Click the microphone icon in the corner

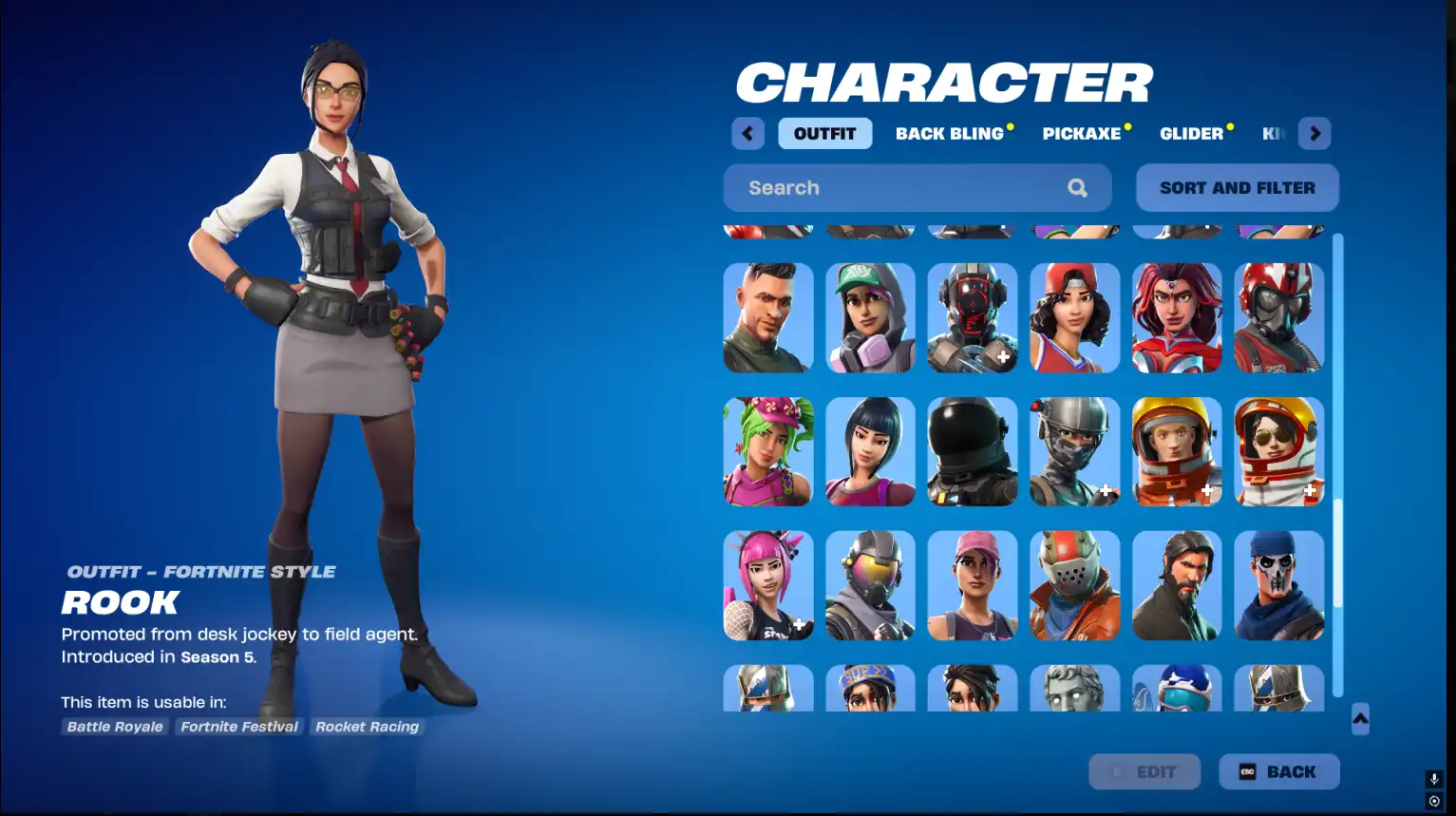(1434, 779)
